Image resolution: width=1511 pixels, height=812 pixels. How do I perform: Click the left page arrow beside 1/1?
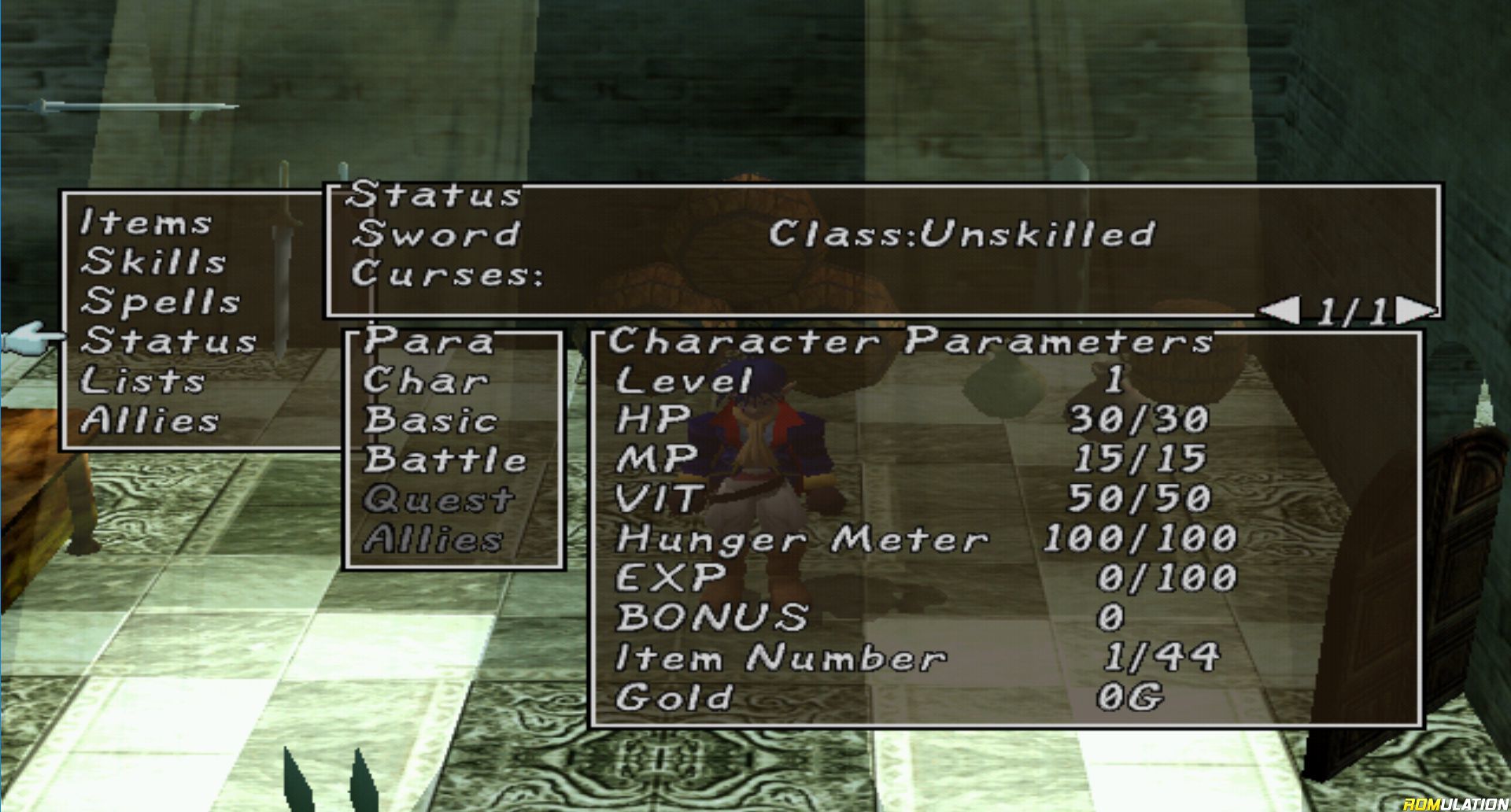point(1280,312)
